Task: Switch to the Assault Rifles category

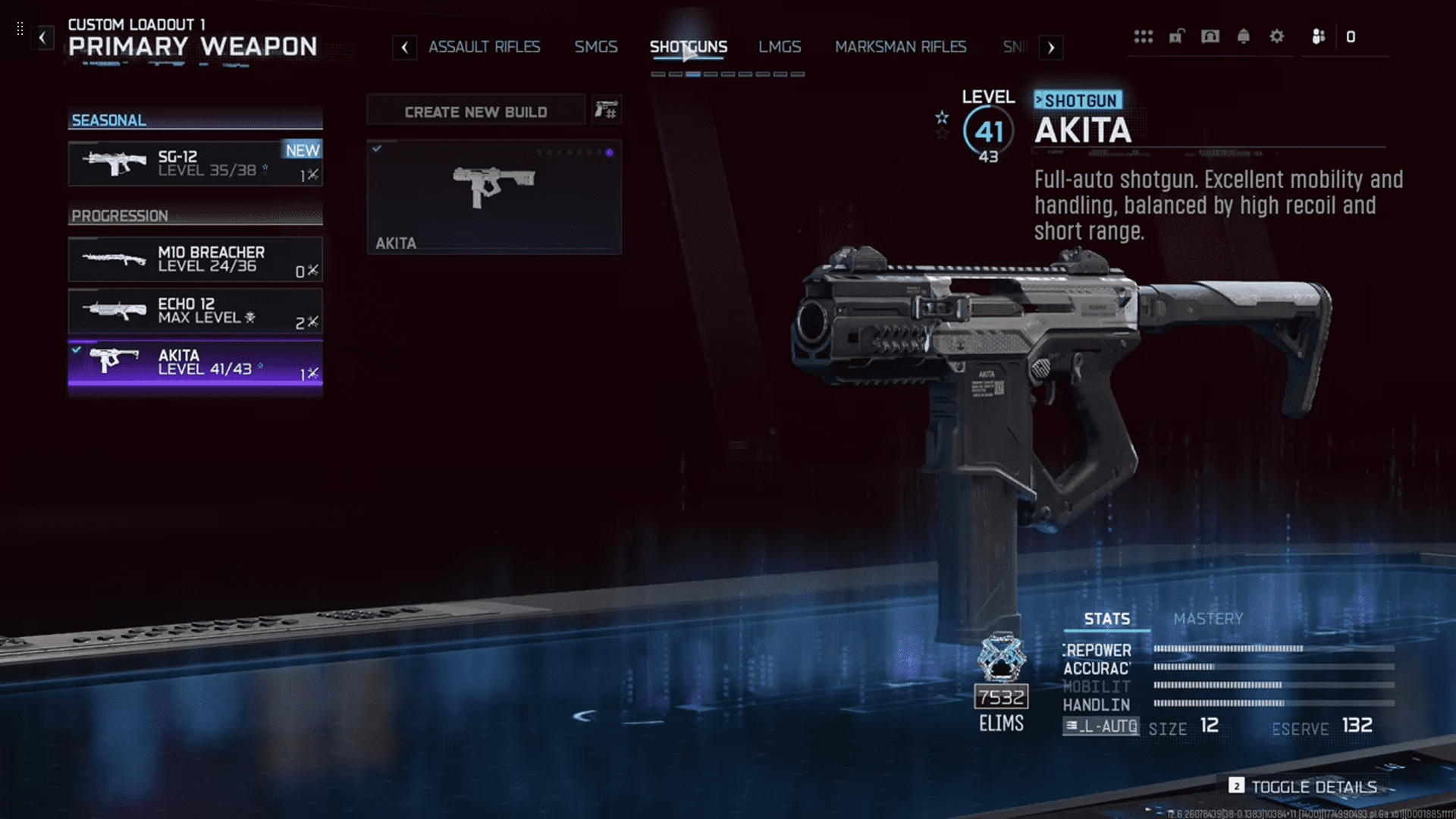Action: pos(484,47)
